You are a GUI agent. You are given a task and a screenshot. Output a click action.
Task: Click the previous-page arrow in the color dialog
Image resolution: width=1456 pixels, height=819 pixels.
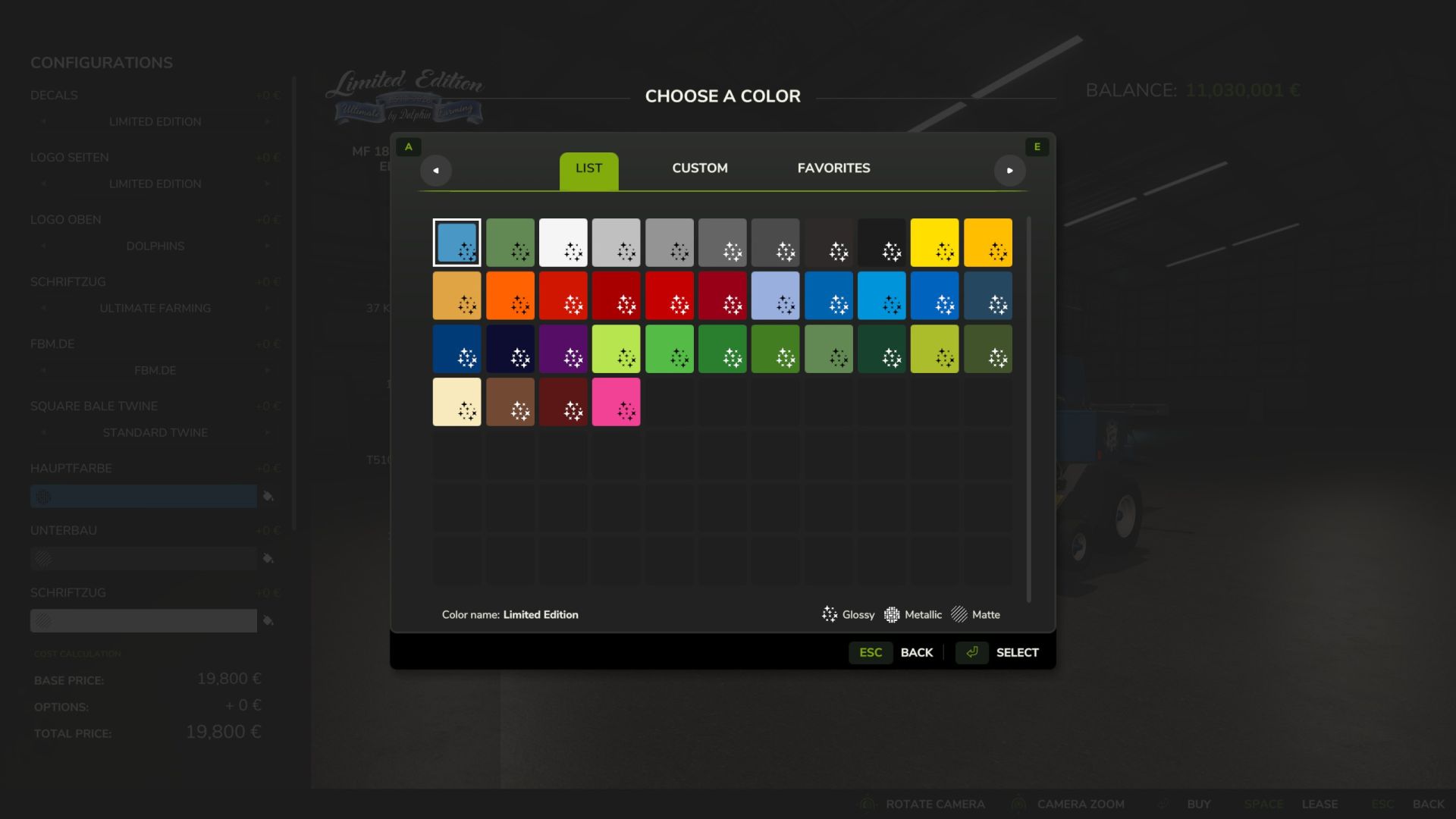[x=436, y=171]
